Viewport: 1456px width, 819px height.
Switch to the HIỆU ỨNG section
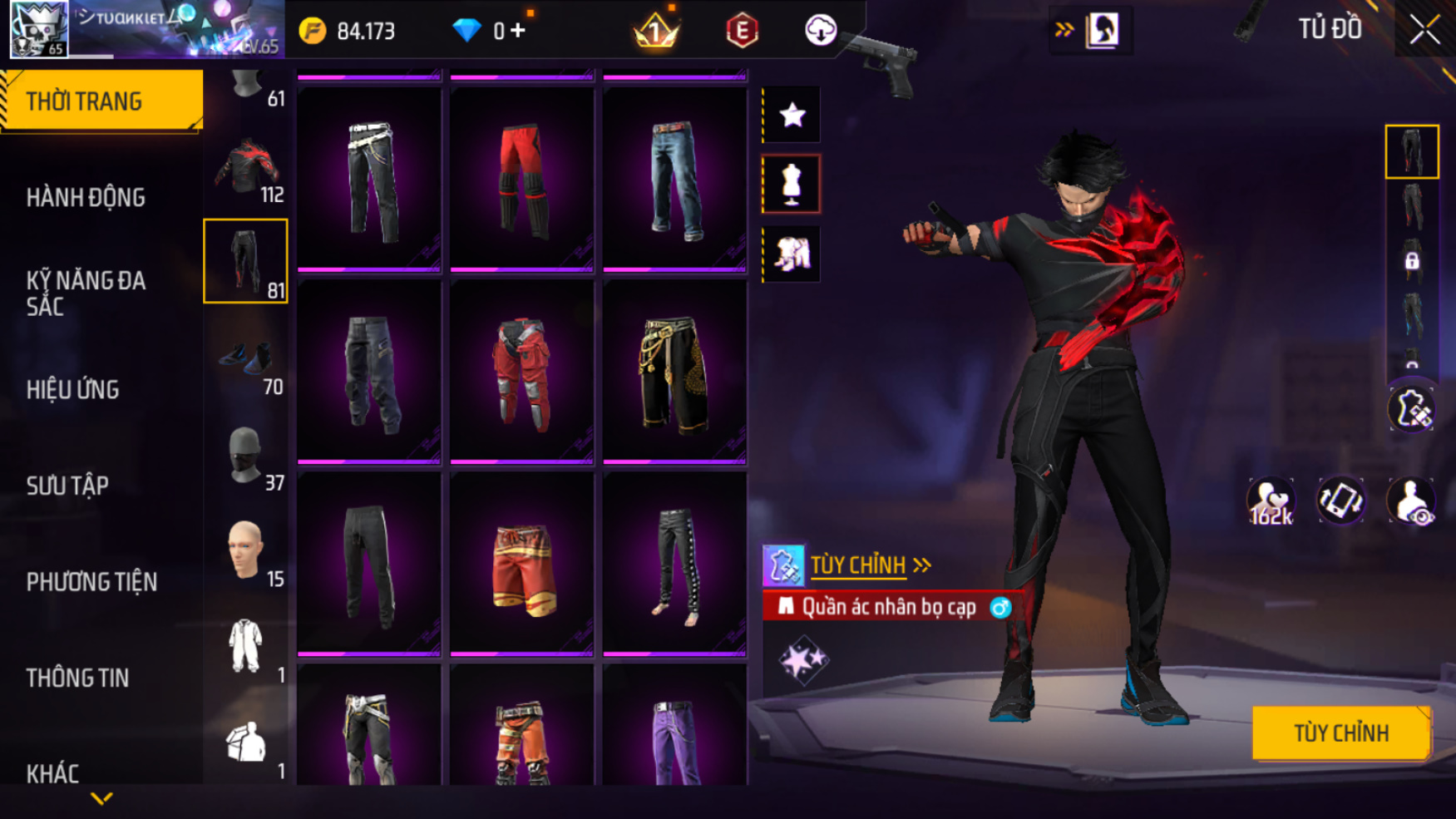(73, 389)
